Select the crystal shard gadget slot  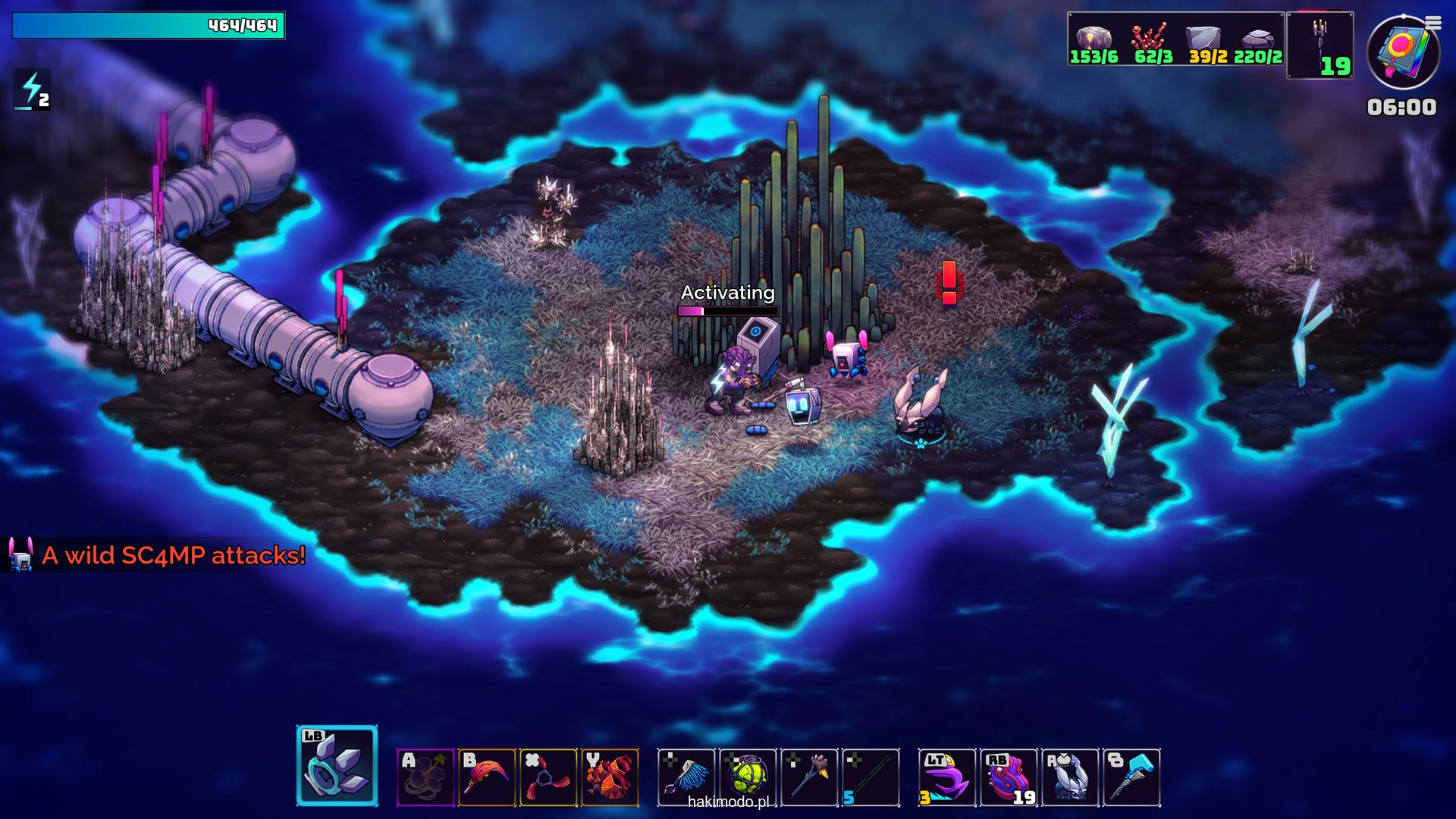pyautogui.click(x=337, y=766)
